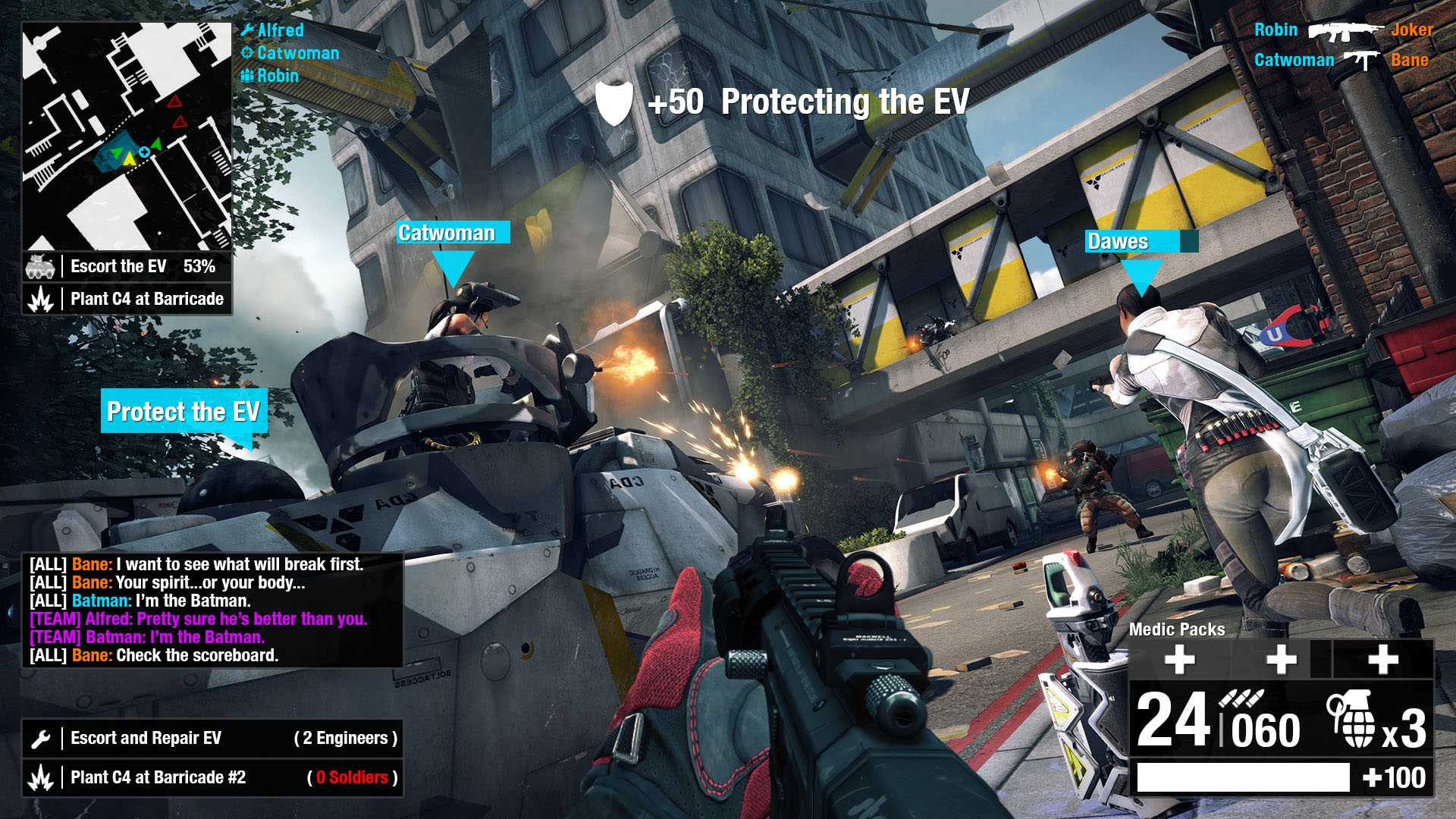This screenshot has height=819, width=1456.
Task: Click the grenade icon
Action: click(1351, 720)
